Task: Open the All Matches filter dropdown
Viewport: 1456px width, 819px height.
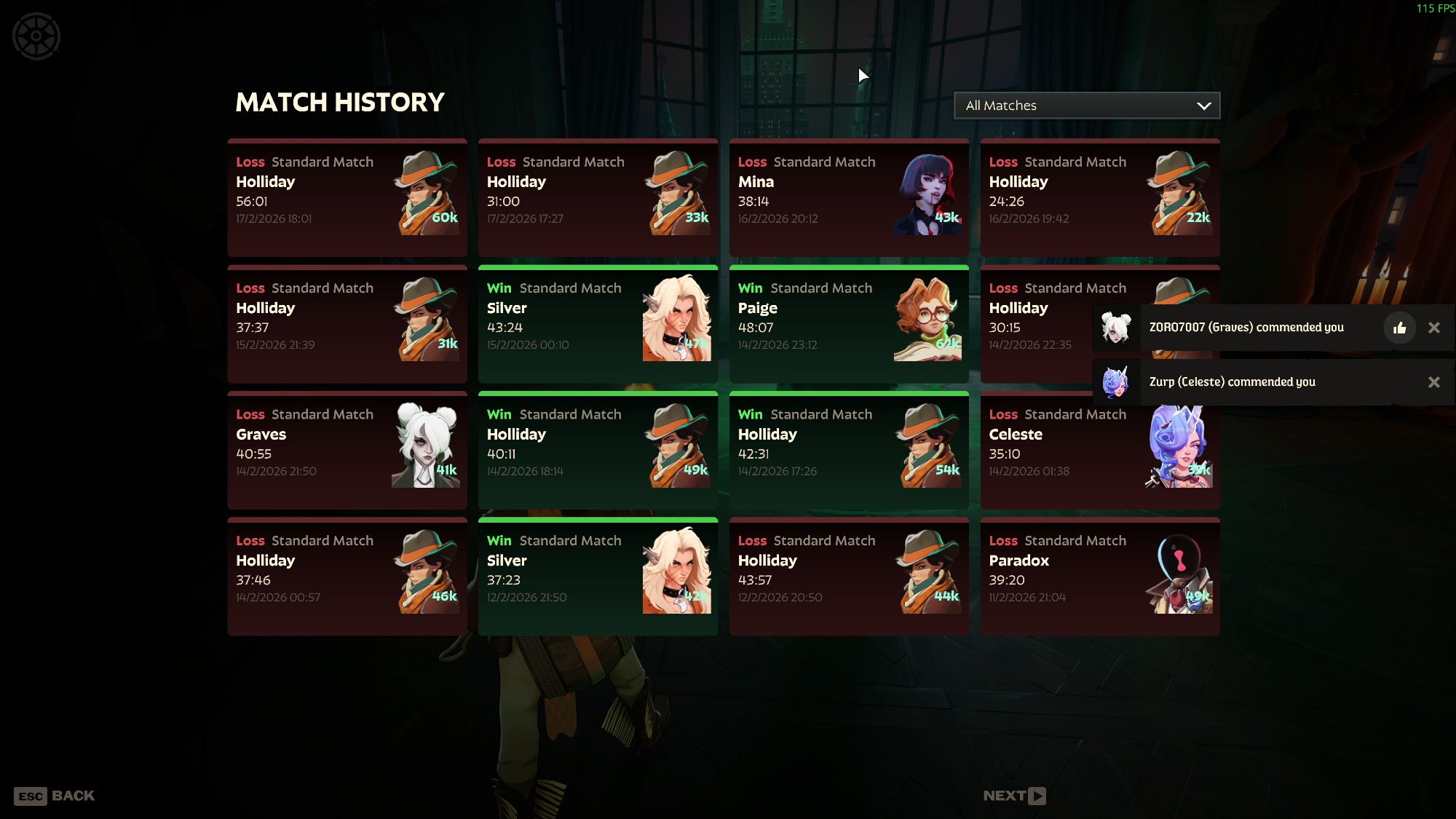Action: point(1086,106)
